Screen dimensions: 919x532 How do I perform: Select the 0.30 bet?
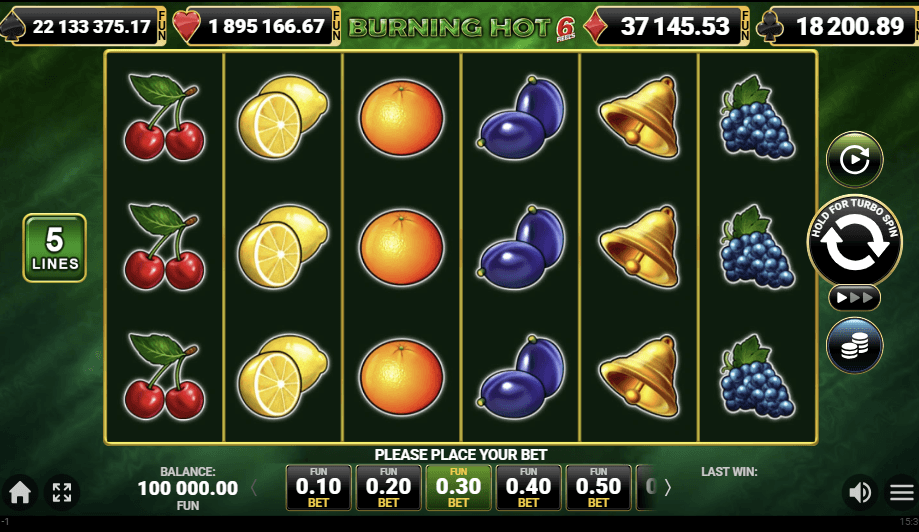459,487
